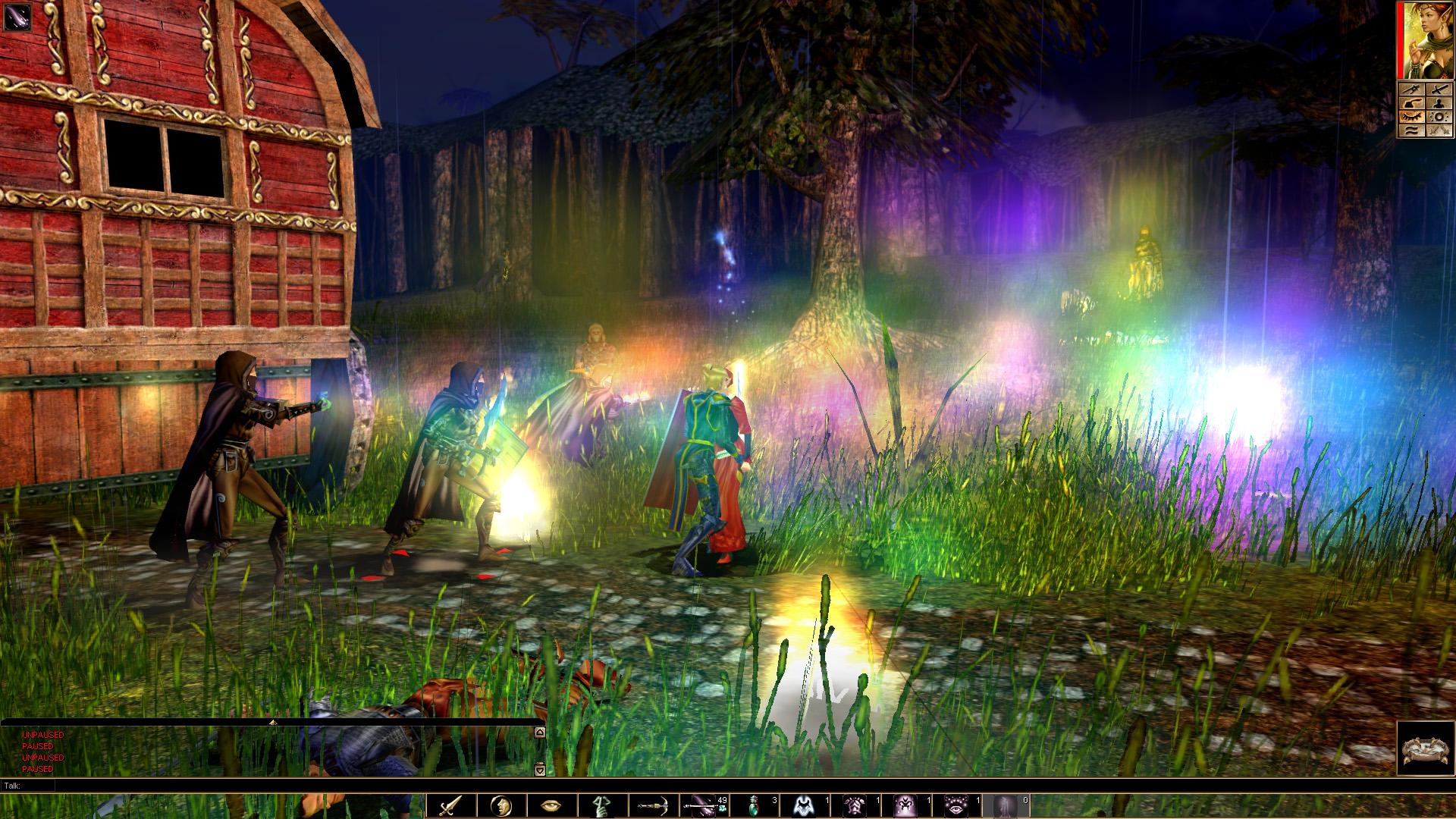Use the healing potion quickslot showing 3
The image size is (1456, 819).
[755, 800]
